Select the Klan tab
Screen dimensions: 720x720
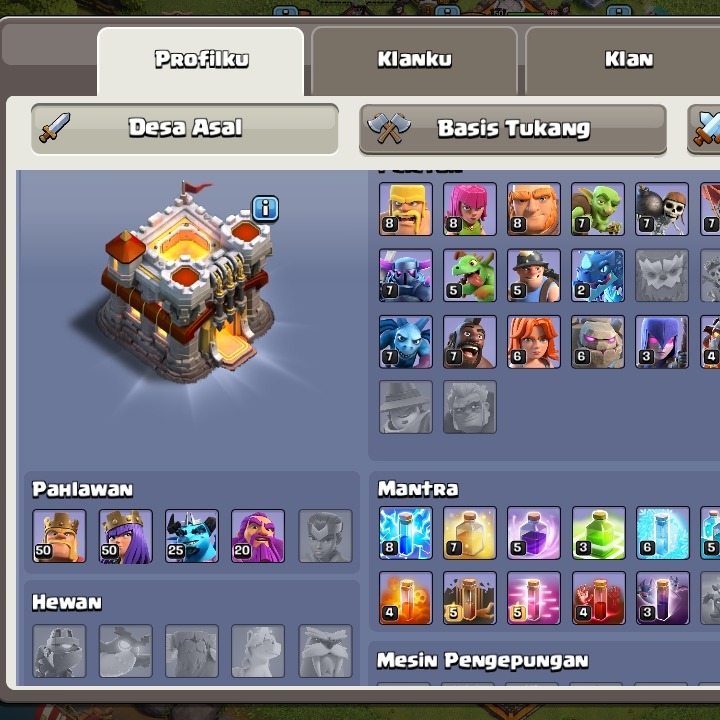point(628,59)
